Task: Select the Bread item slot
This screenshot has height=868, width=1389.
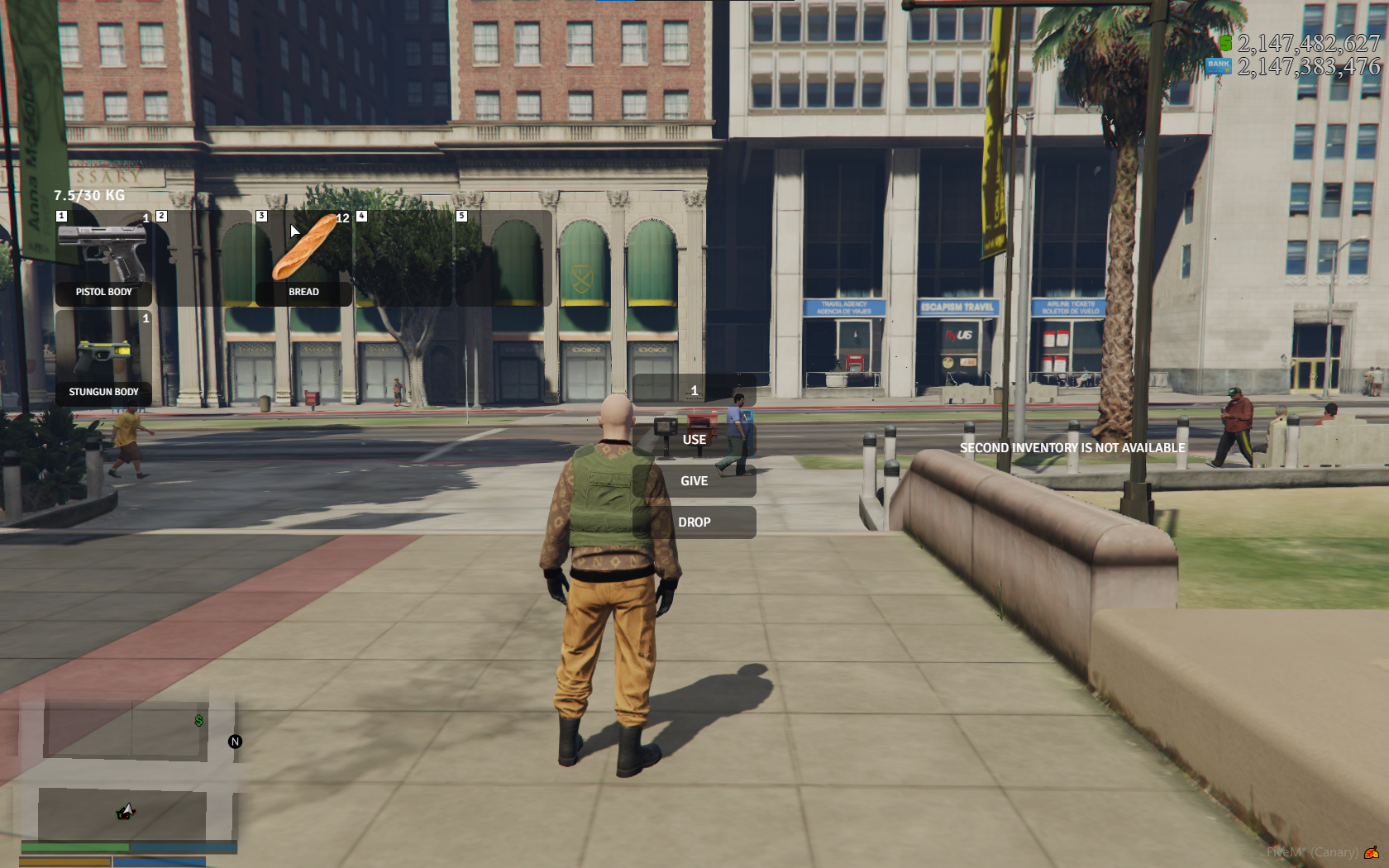Action: [x=303, y=258]
